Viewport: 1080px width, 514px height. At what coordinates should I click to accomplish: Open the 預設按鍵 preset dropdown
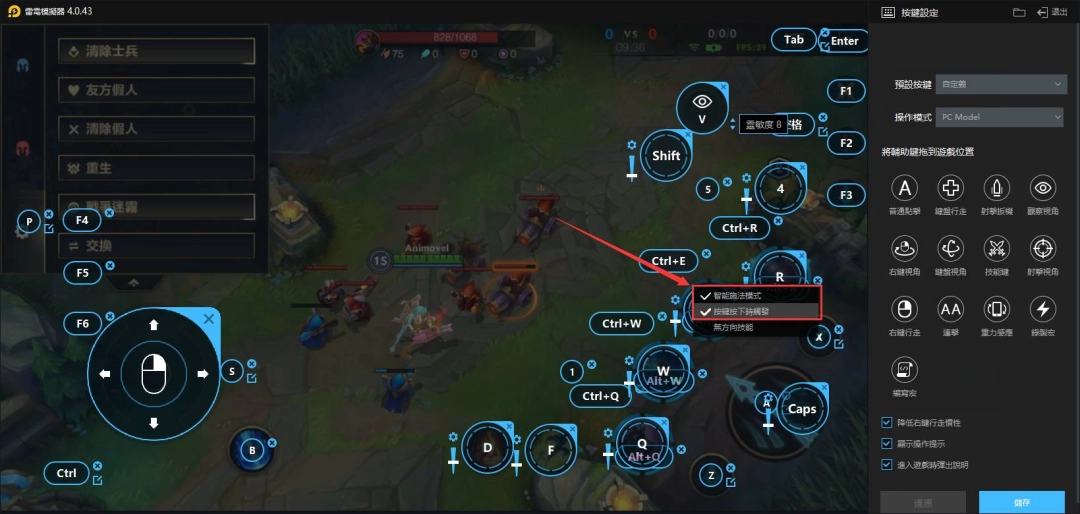click(x=1002, y=85)
